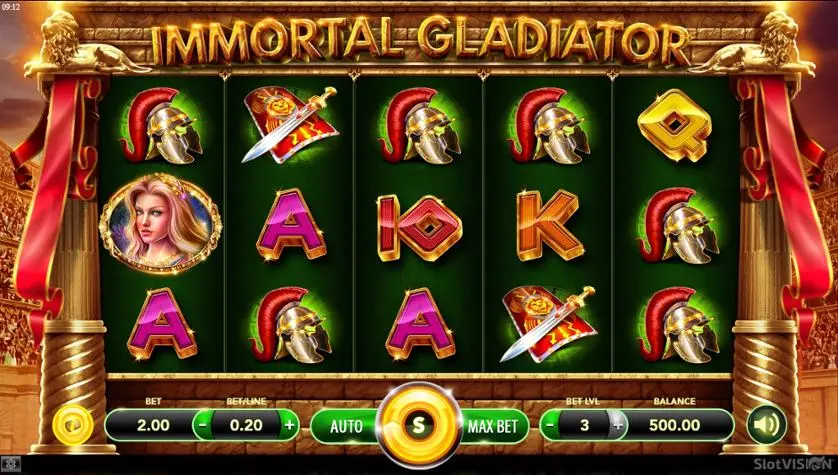Toggle the sound speaker button
The width and height of the screenshot is (838, 475).
coord(765,424)
